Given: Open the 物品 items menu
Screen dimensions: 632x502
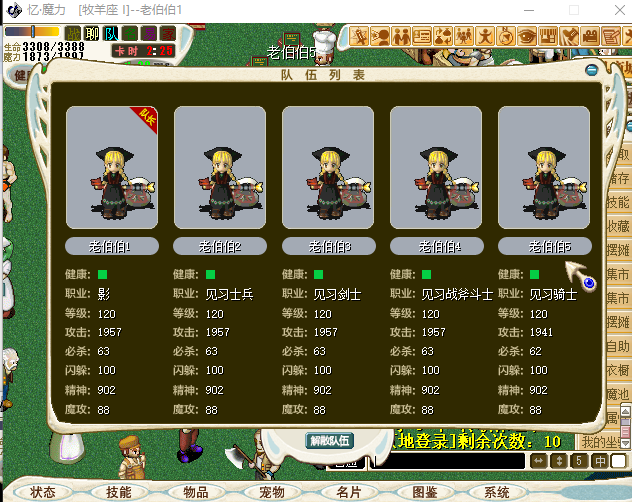Looking at the screenshot, I should point(196,492).
